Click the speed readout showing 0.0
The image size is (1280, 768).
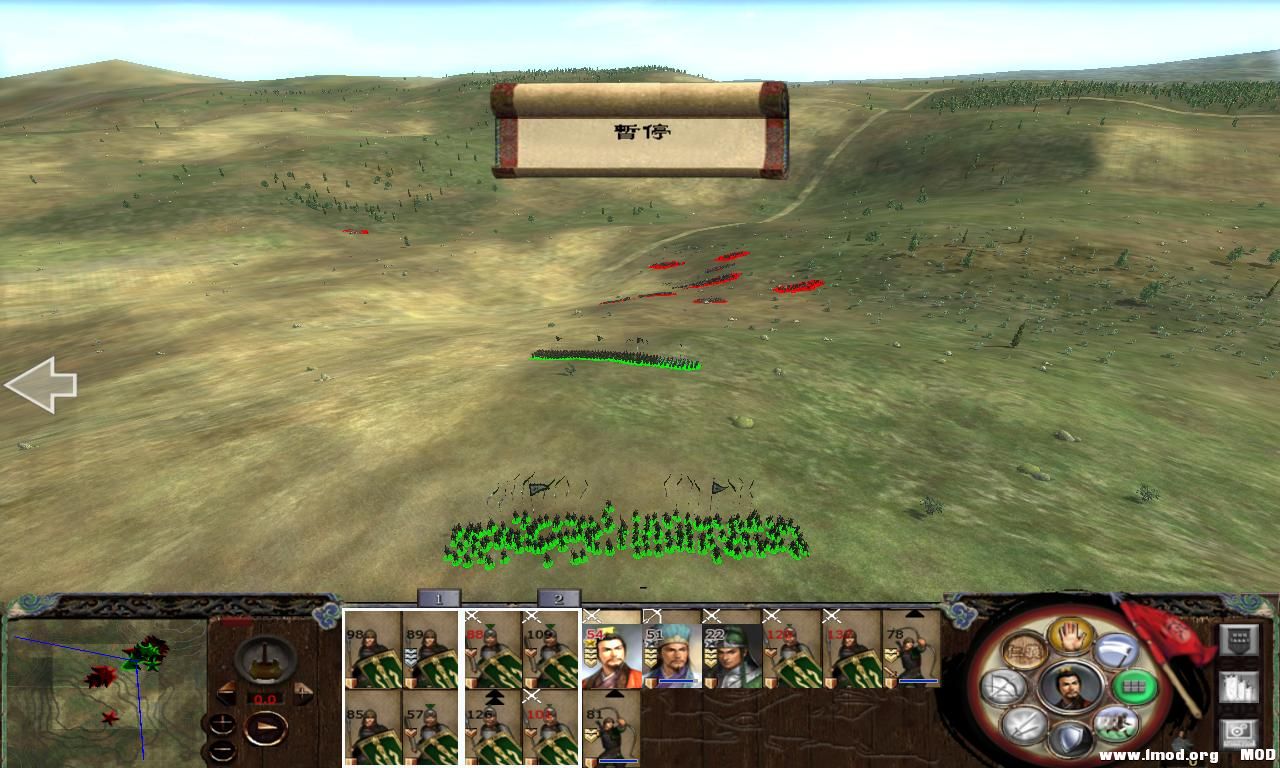265,698
